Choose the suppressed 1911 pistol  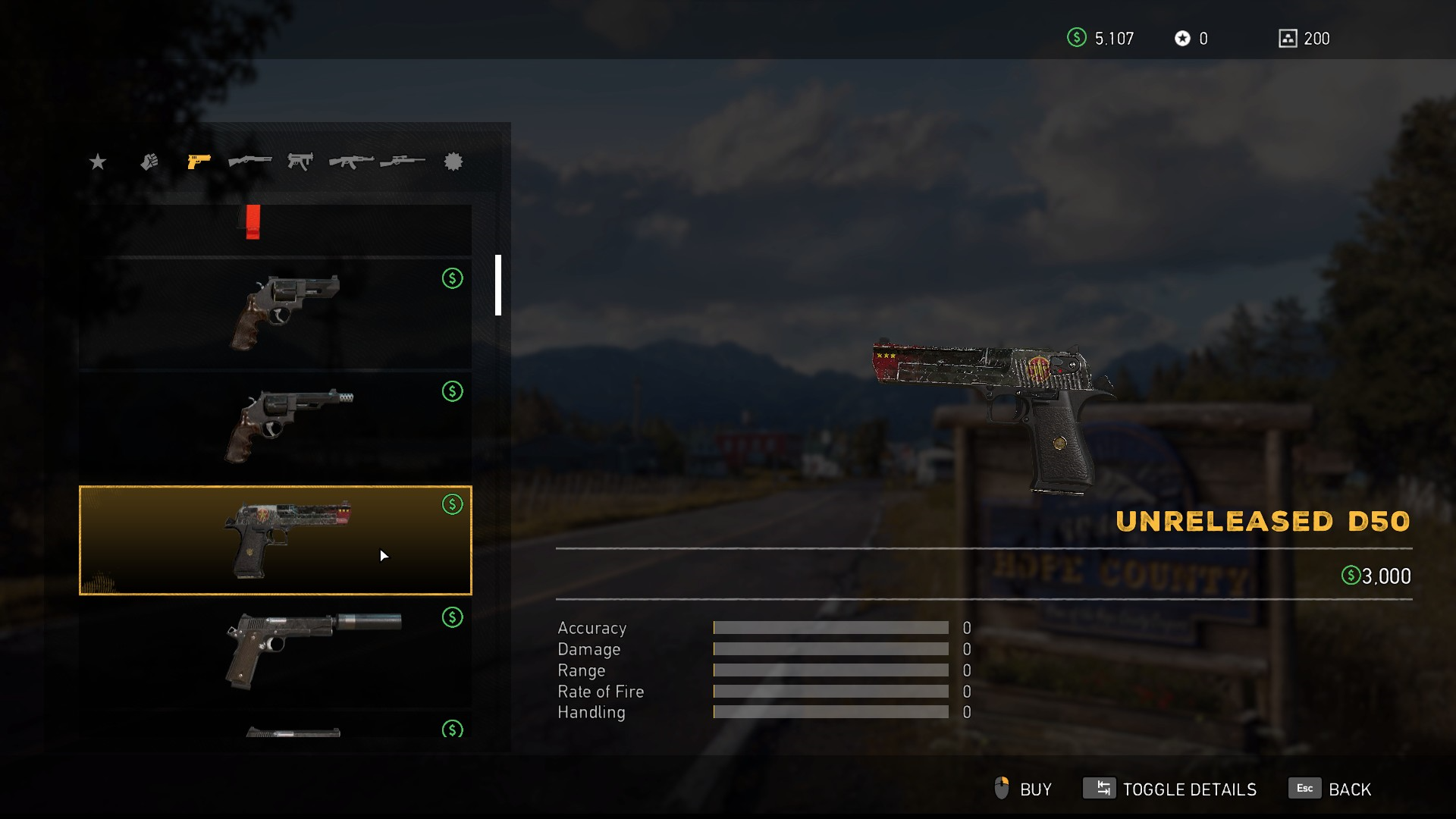coord(275,652)
